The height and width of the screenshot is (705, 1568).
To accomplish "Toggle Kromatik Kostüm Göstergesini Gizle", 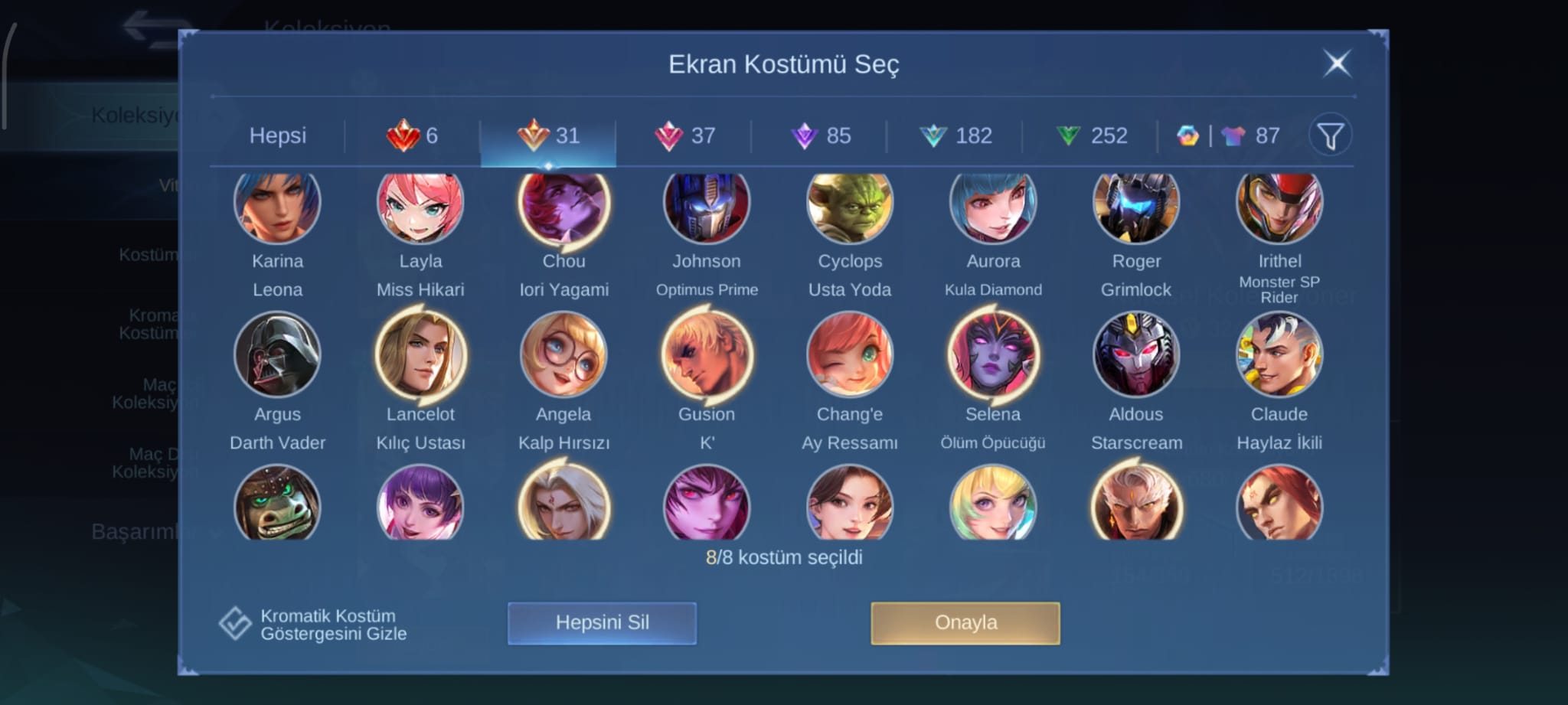I will [x=235, y=624].
